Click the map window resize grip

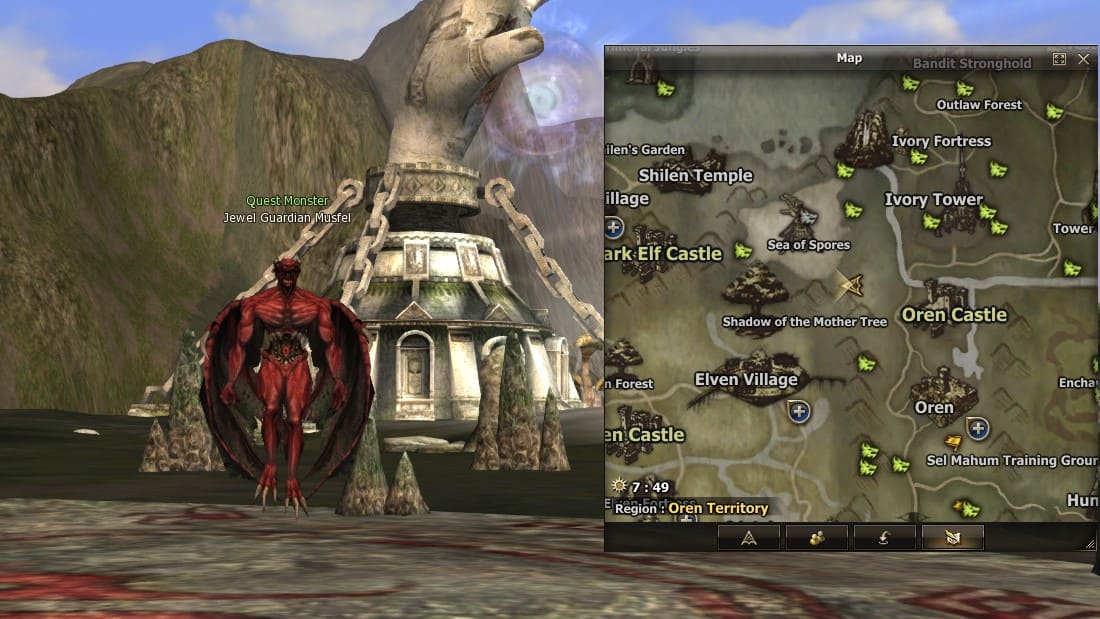click(1090, 543)
